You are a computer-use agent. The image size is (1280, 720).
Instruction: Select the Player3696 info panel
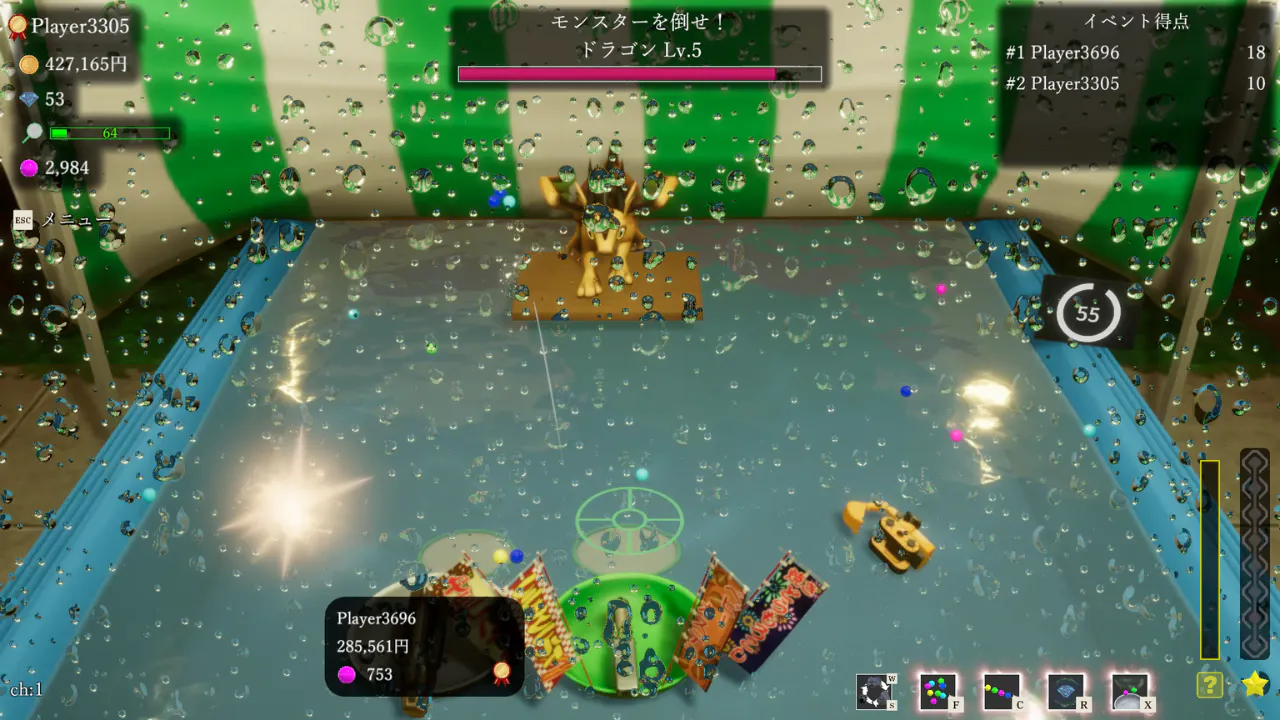[x=424, y=646]
